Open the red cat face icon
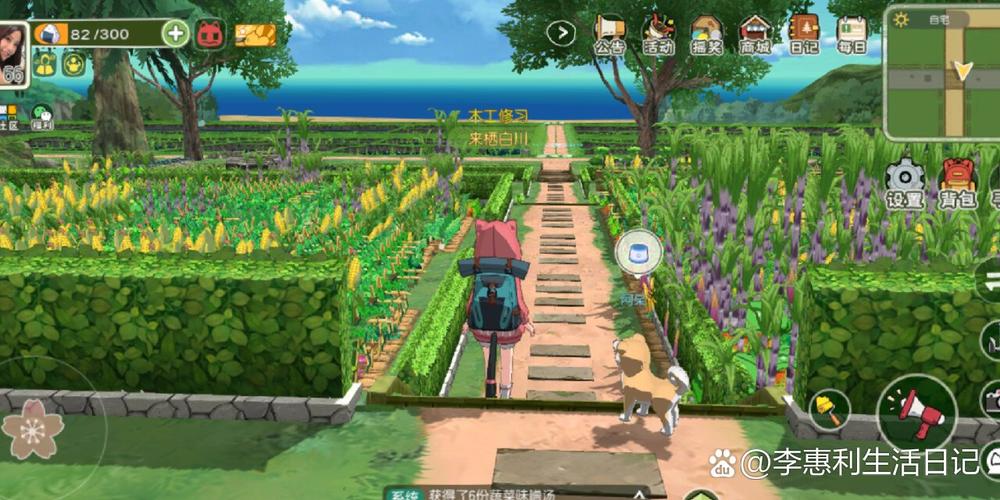1000x500 pixels. coord(210,34)
